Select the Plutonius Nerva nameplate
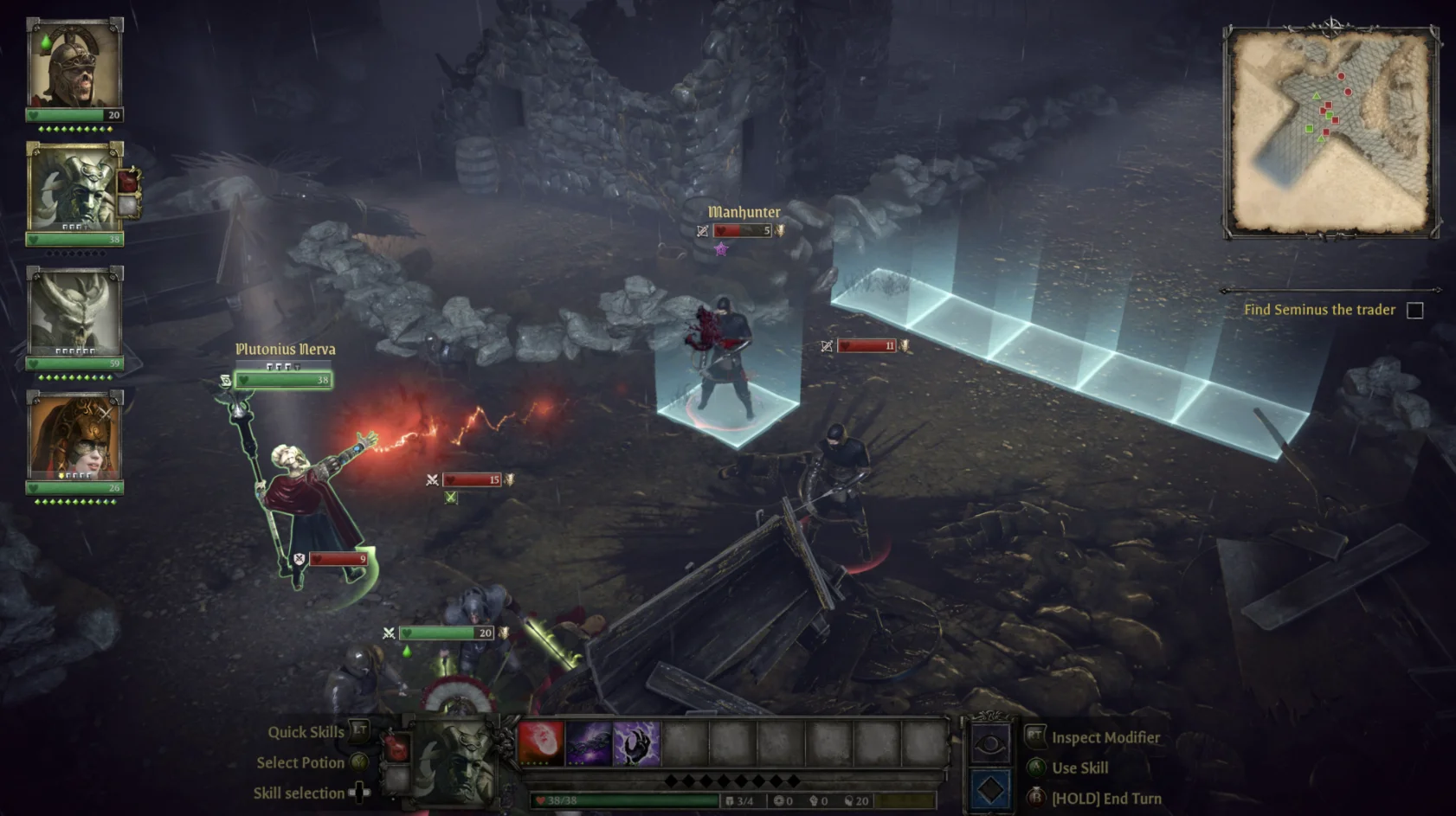Viewport: 1456px width, 816px height. tap(286, 350)
